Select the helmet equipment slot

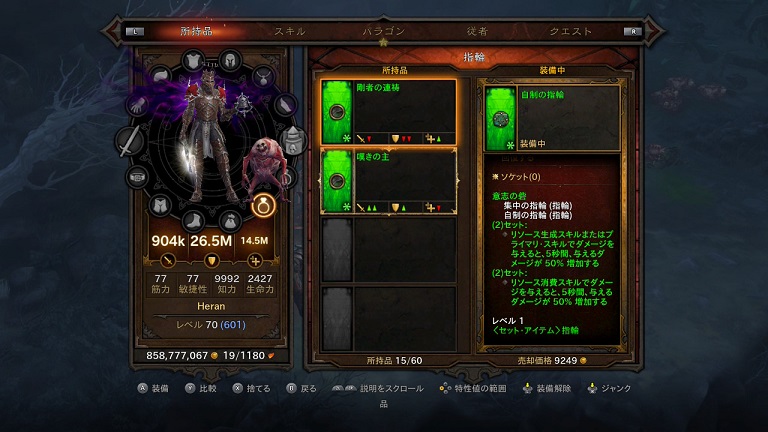(x=229, y=60)
